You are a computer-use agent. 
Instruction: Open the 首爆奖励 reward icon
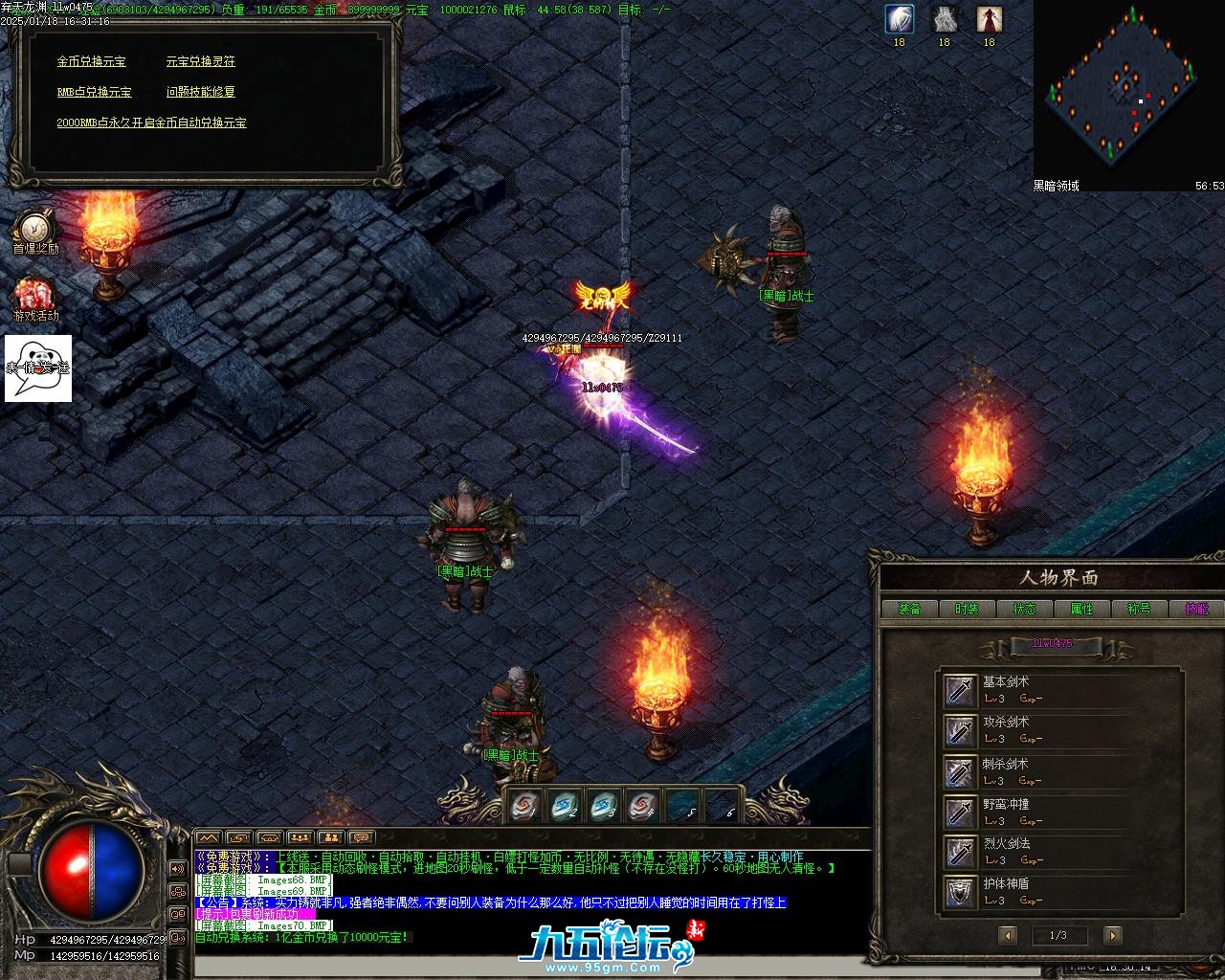pyautogui.click(x=34, y=230)
